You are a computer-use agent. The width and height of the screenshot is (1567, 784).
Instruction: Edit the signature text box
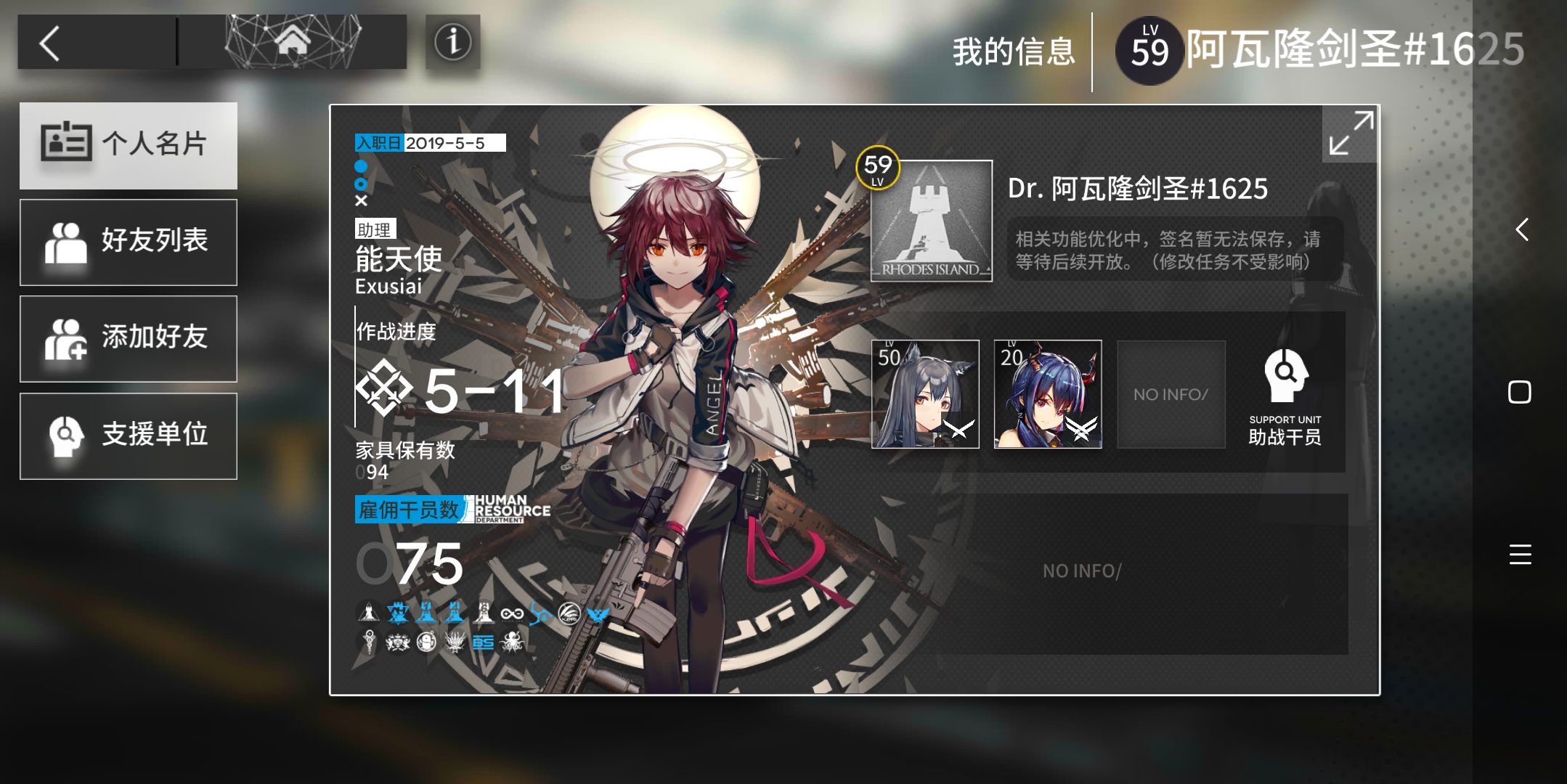coord(1173,250)
